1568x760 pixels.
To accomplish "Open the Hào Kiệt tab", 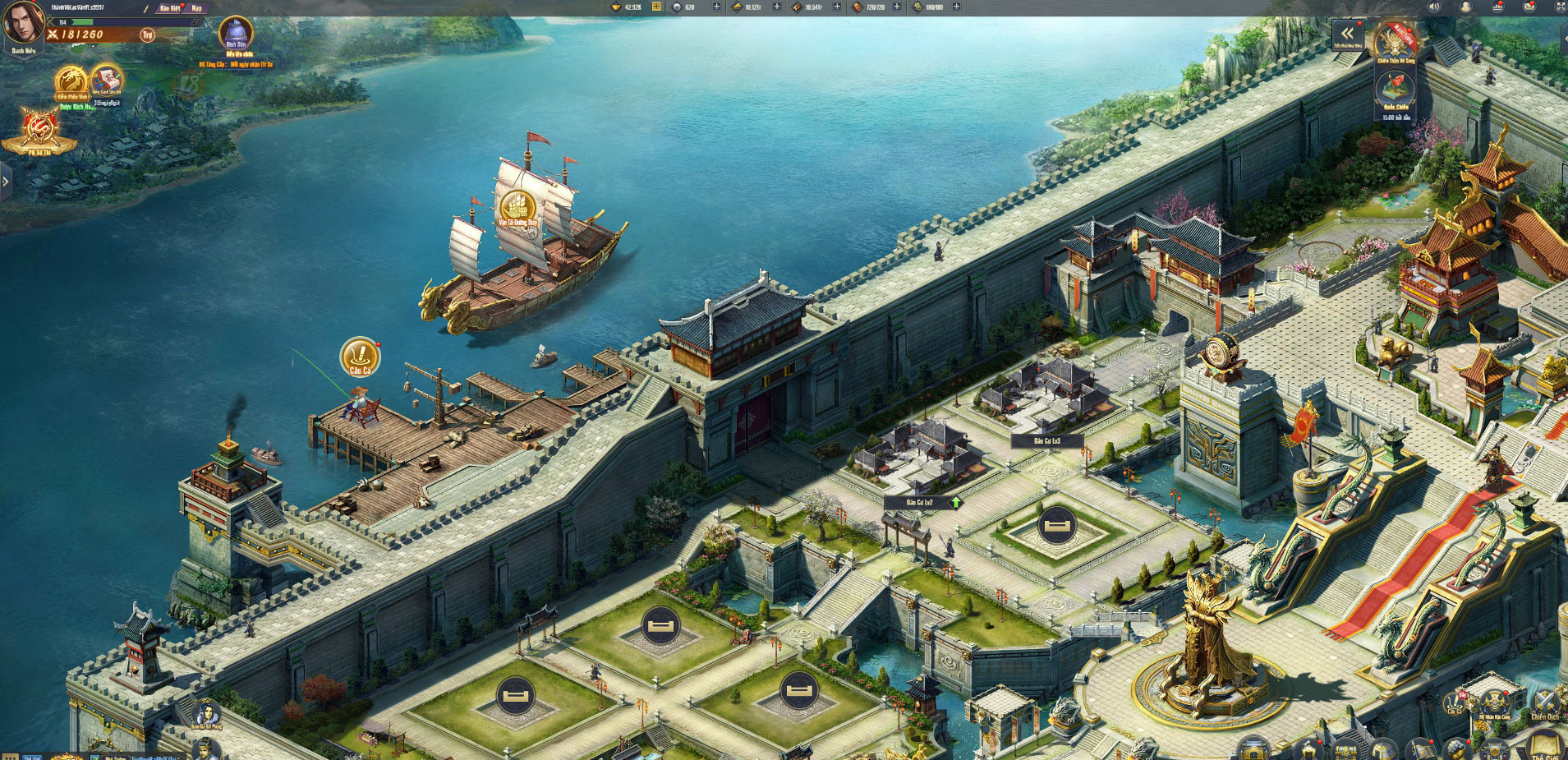I will pos(170,8).
